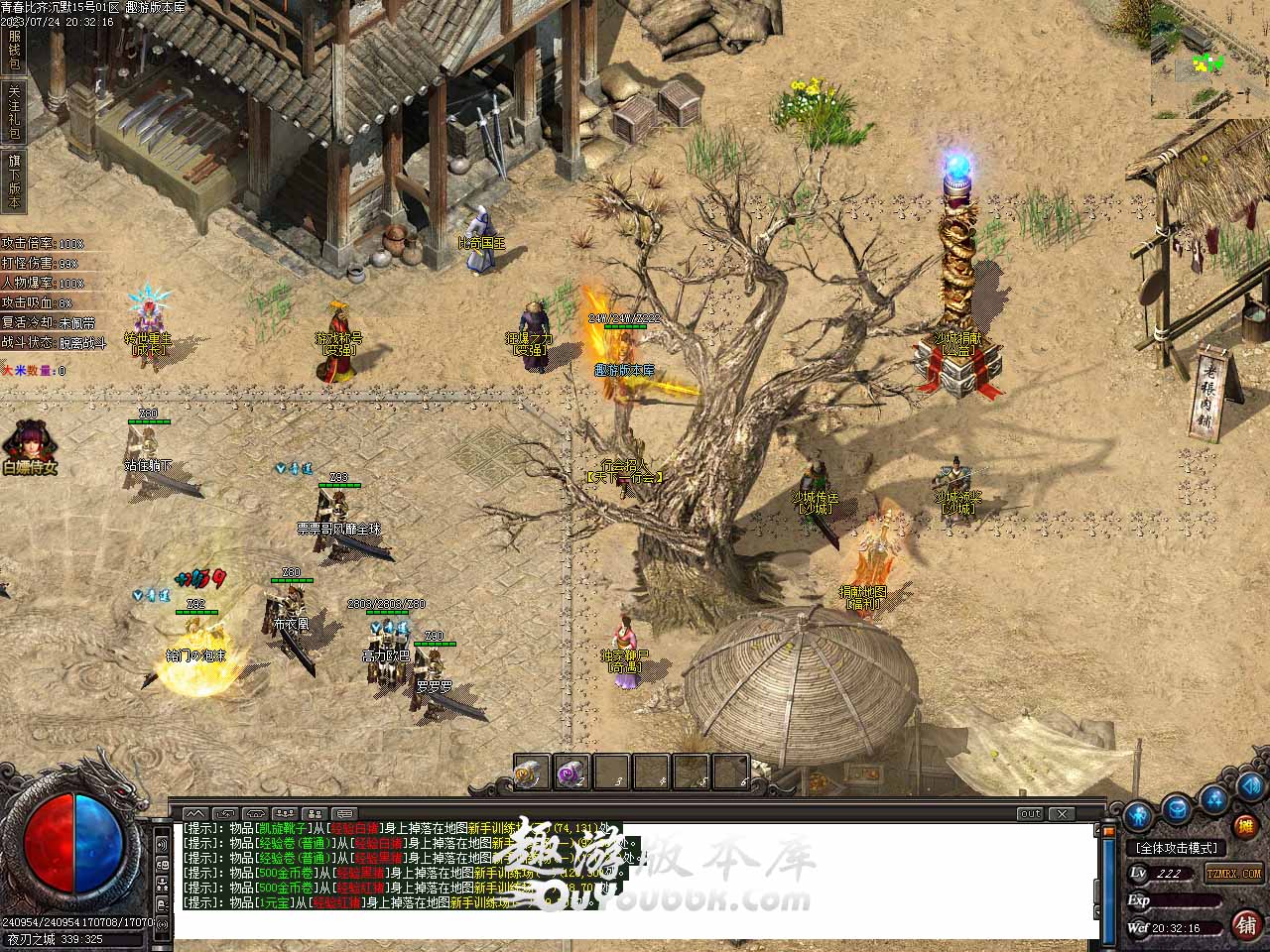Click the 服钱包 wallet button
Screen dimensions: 1270x952
(14, 49)
